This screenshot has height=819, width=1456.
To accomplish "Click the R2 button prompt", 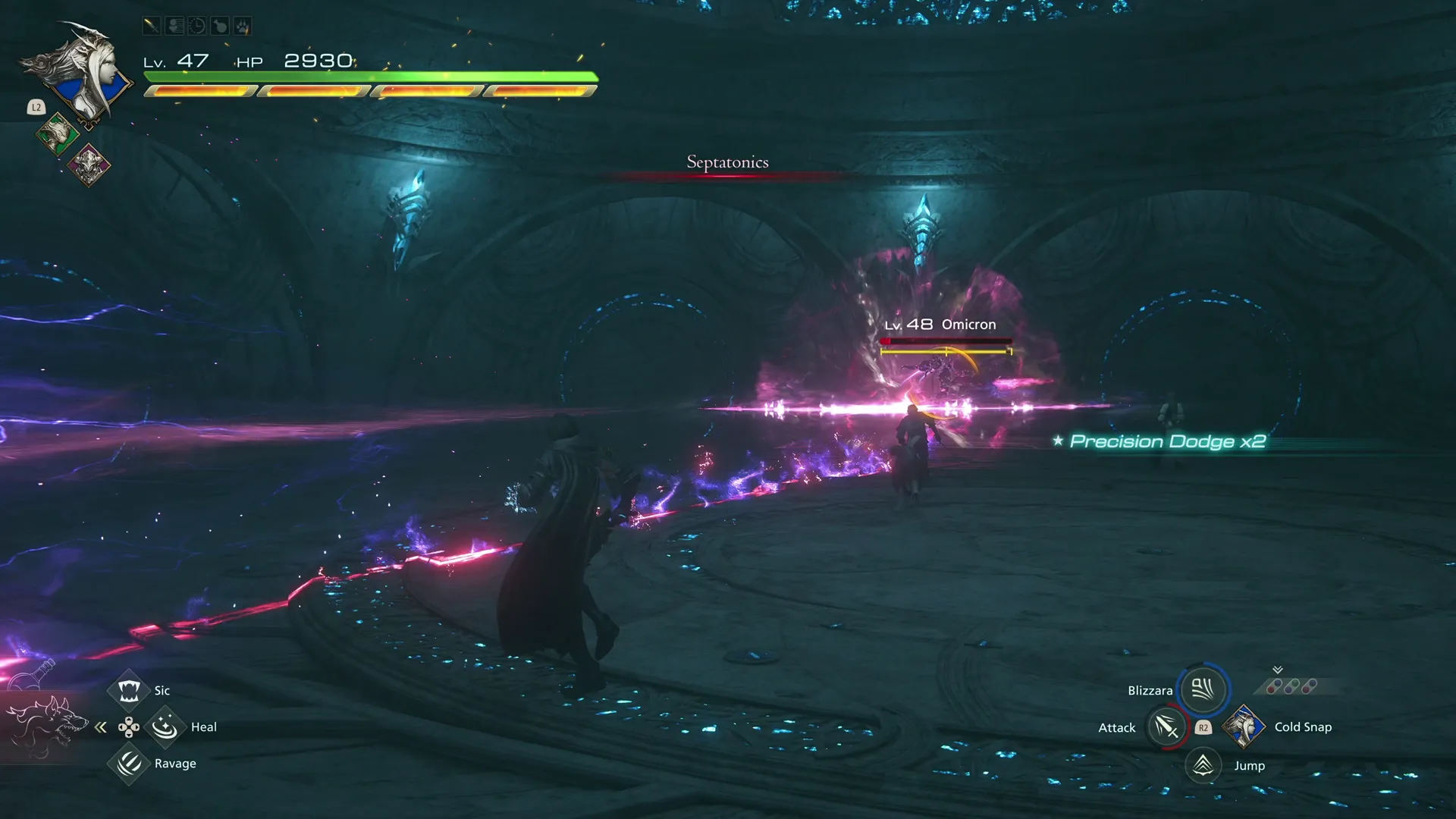I will tap(1203, 728).
